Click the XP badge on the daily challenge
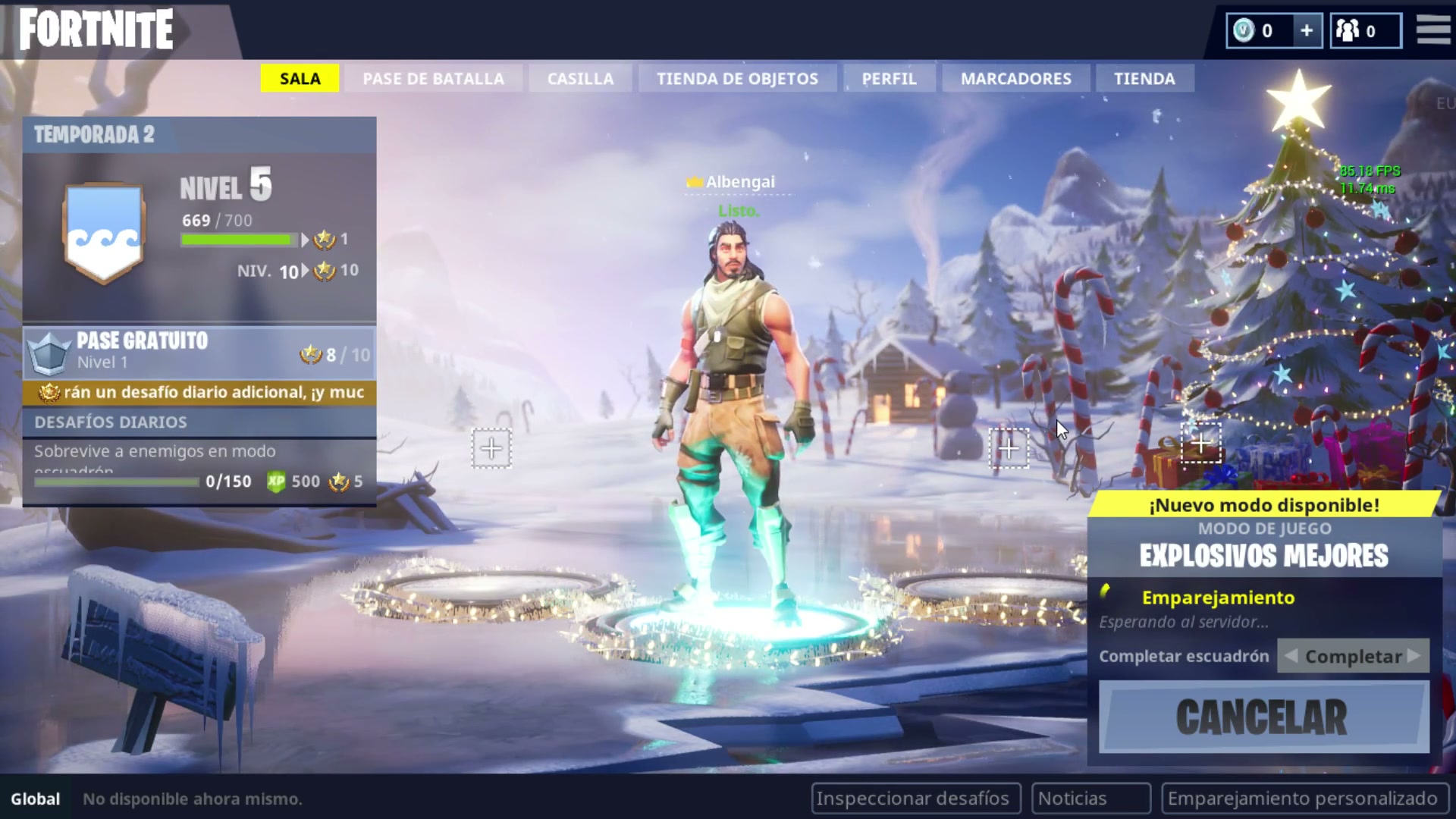The width and height of the screenshot is (1456, 819). click(x=278, y=481)
